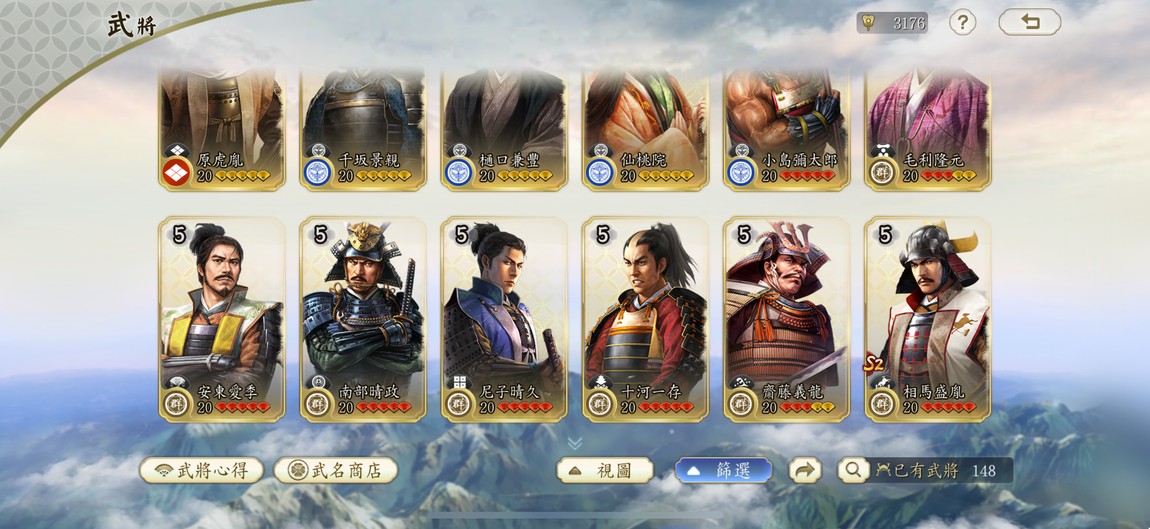Open the 相馬盛胤 officer card

[x=927, y=318]
